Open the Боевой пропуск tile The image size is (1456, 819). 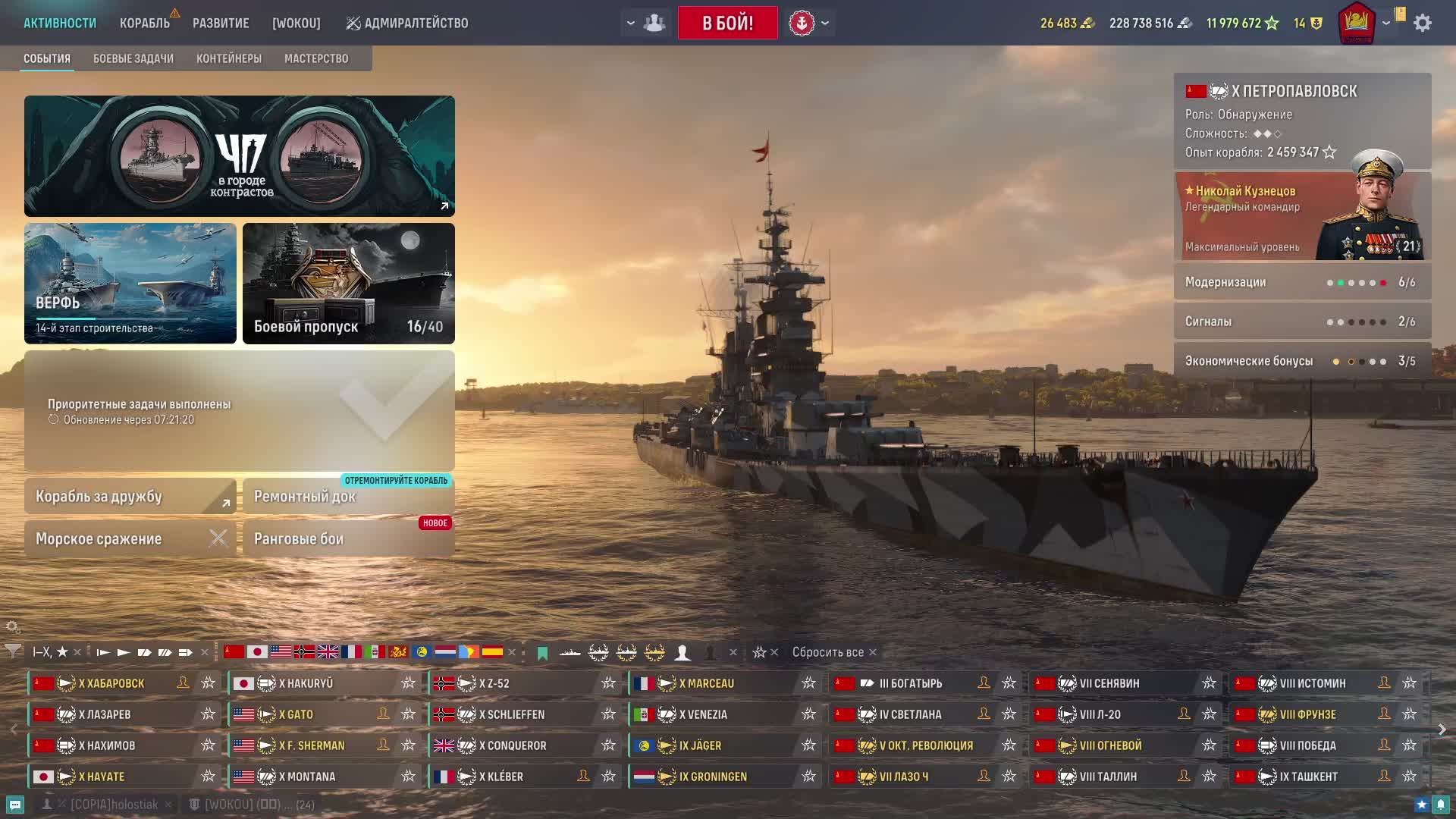tap(349, 283)
